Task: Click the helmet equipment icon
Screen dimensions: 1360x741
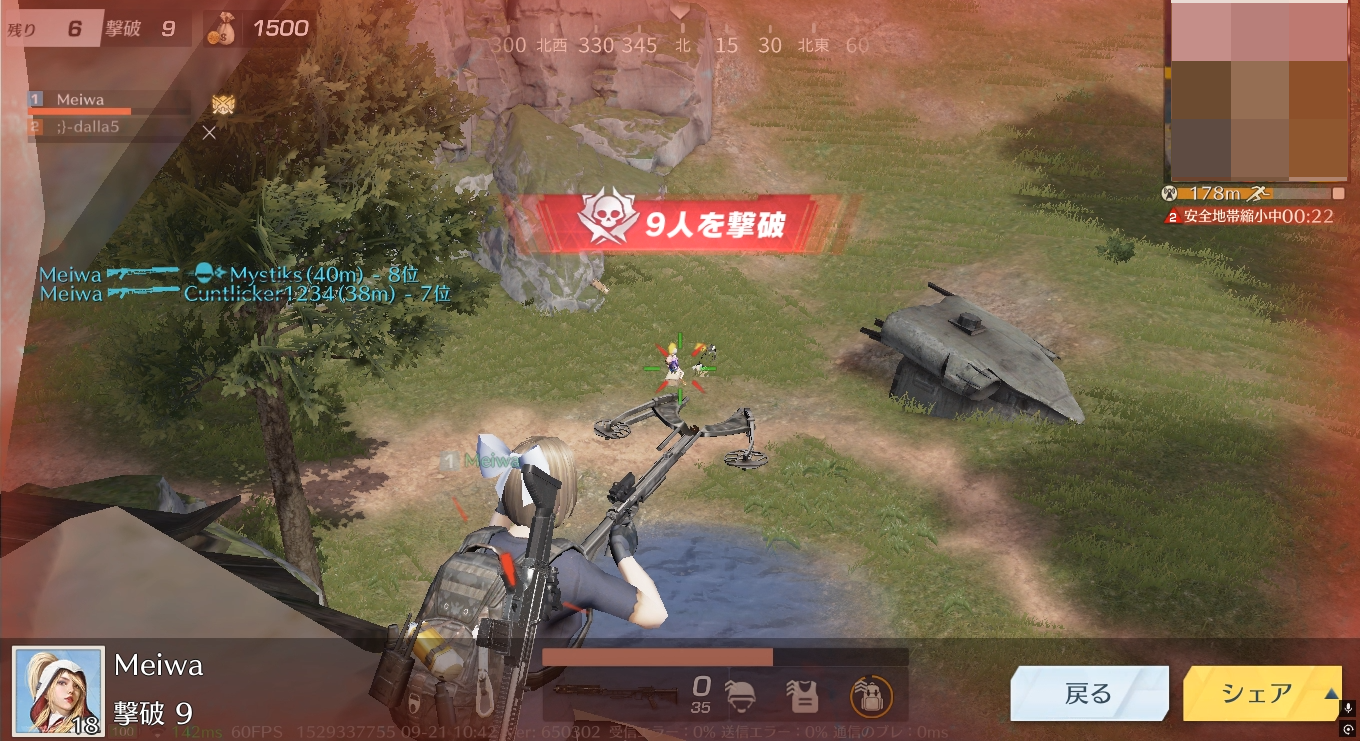Action: coord(743,695)
